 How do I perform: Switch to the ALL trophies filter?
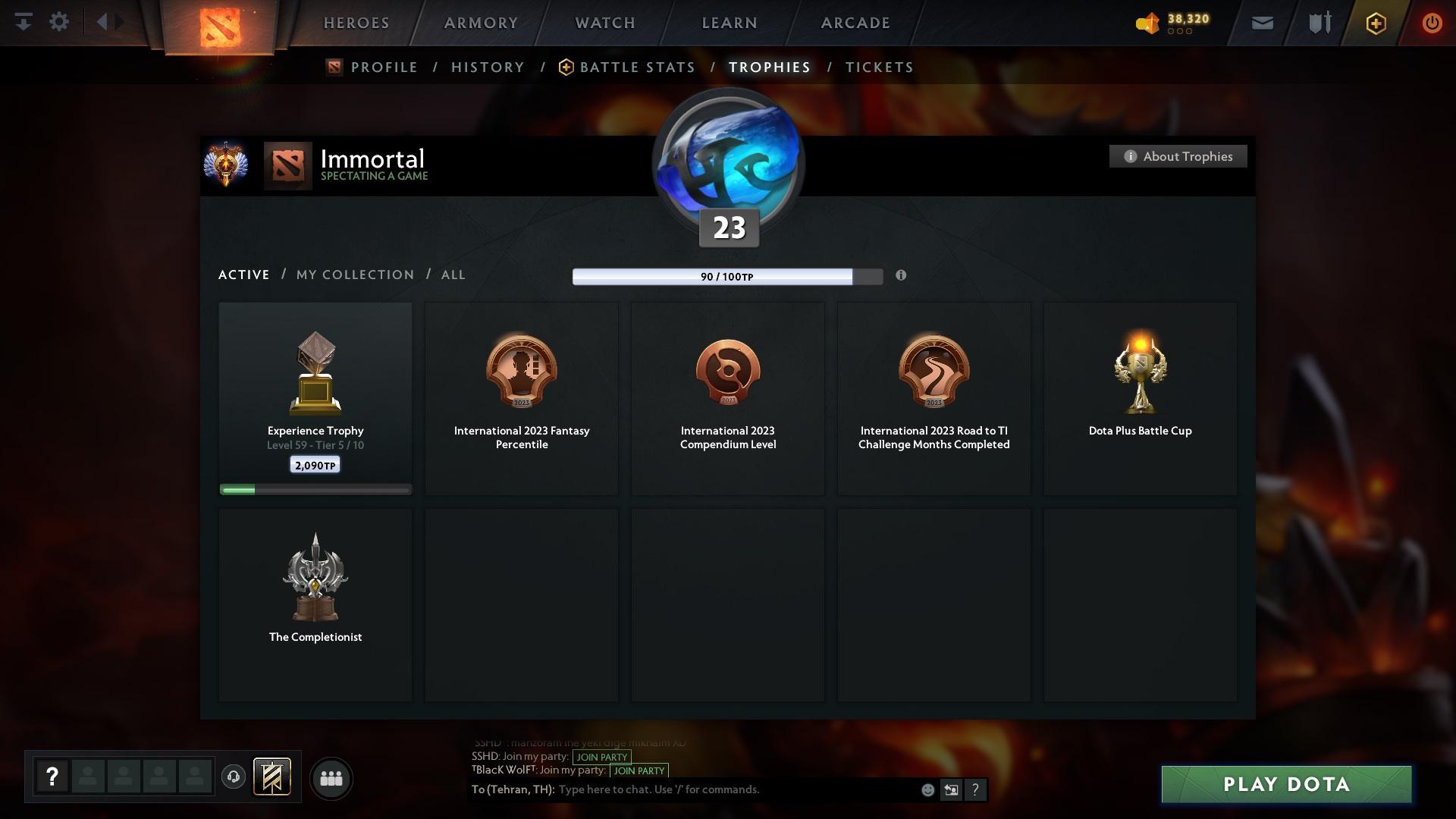click(x=453, y=275)
